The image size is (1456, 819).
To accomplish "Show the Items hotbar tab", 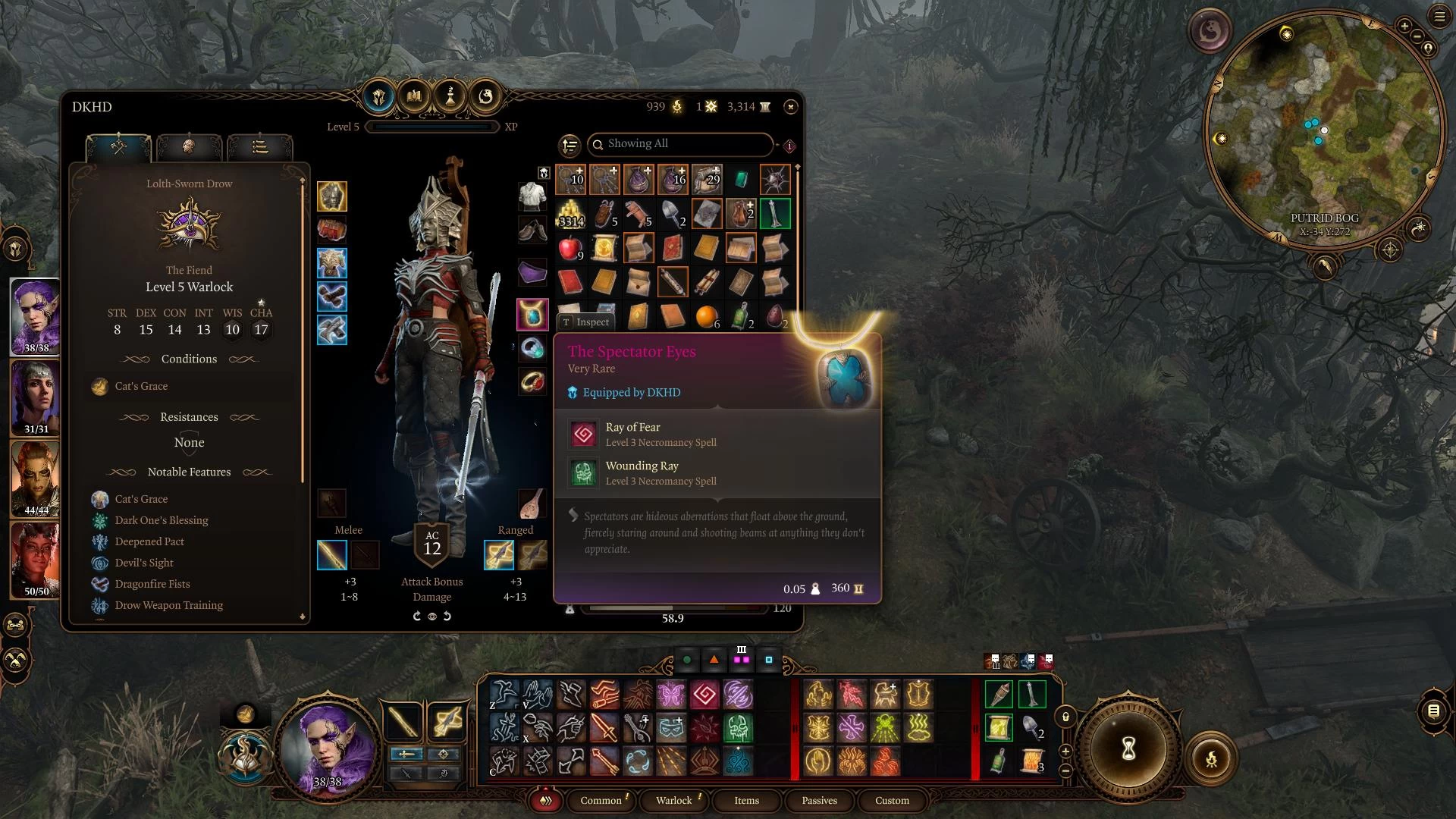I will pyautogui.click(x=746, y=800).
